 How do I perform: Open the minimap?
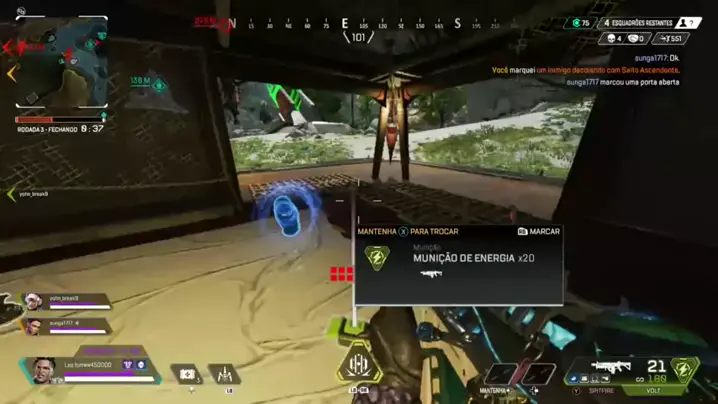point(62,64)
